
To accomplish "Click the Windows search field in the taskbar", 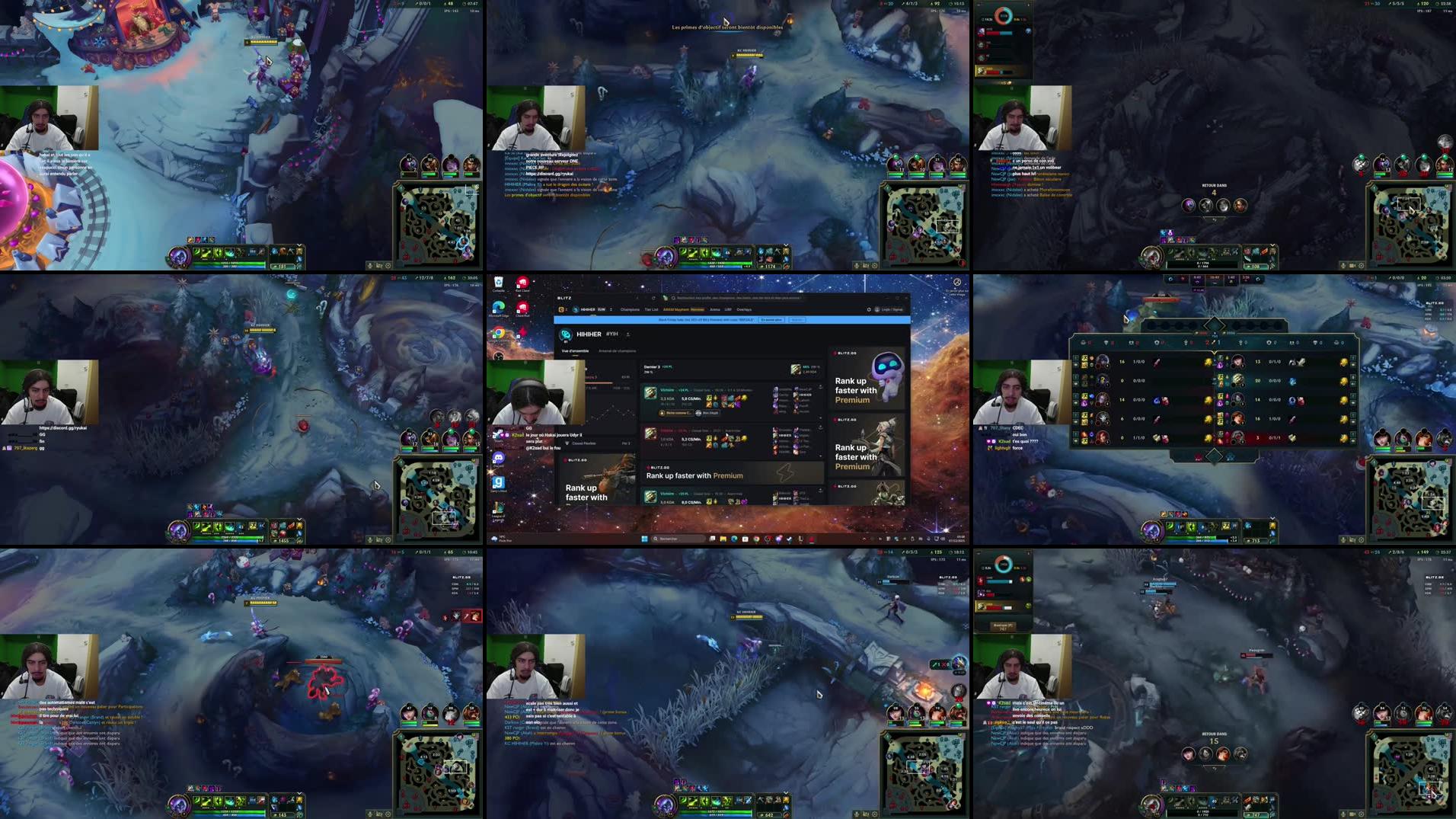I will pyautogui.click(x=678, y=538).
